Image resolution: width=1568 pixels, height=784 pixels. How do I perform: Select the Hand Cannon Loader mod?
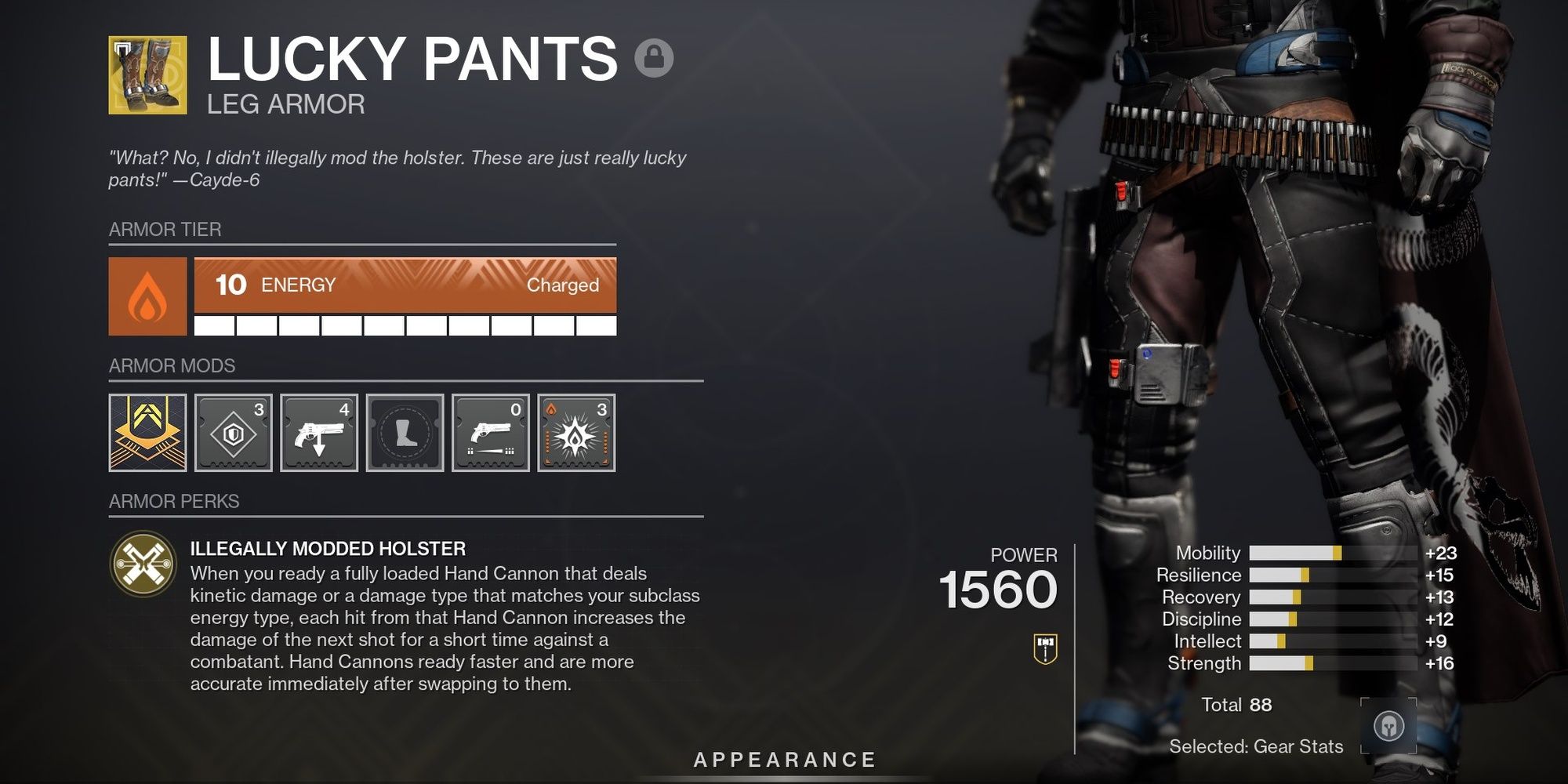pyautogui.click(x=321, y=432)
